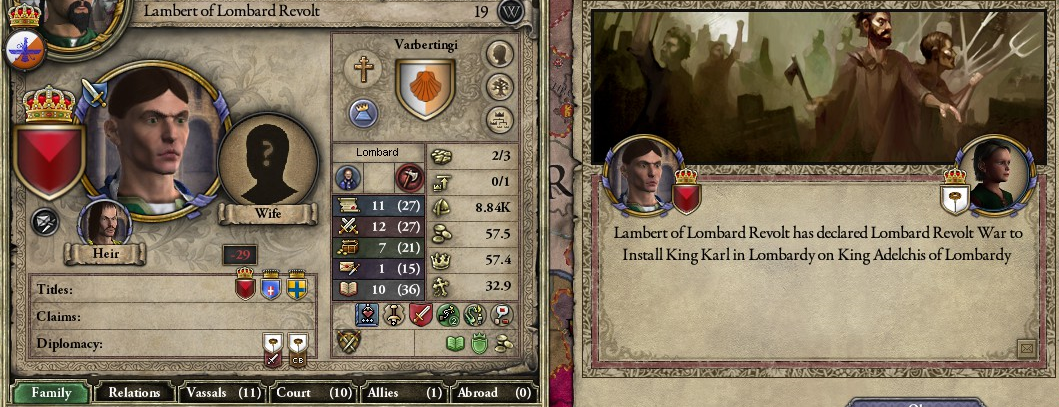Select the blue and yellow cross title shield

296,288
